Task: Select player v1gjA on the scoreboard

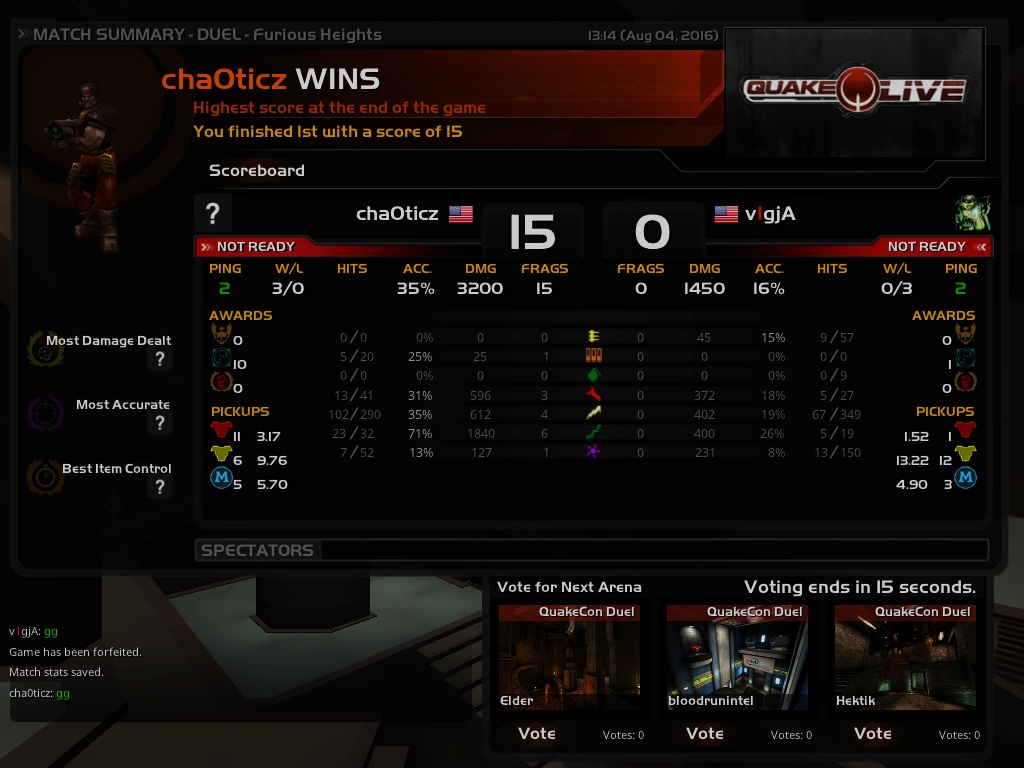Action: [770, 213]
